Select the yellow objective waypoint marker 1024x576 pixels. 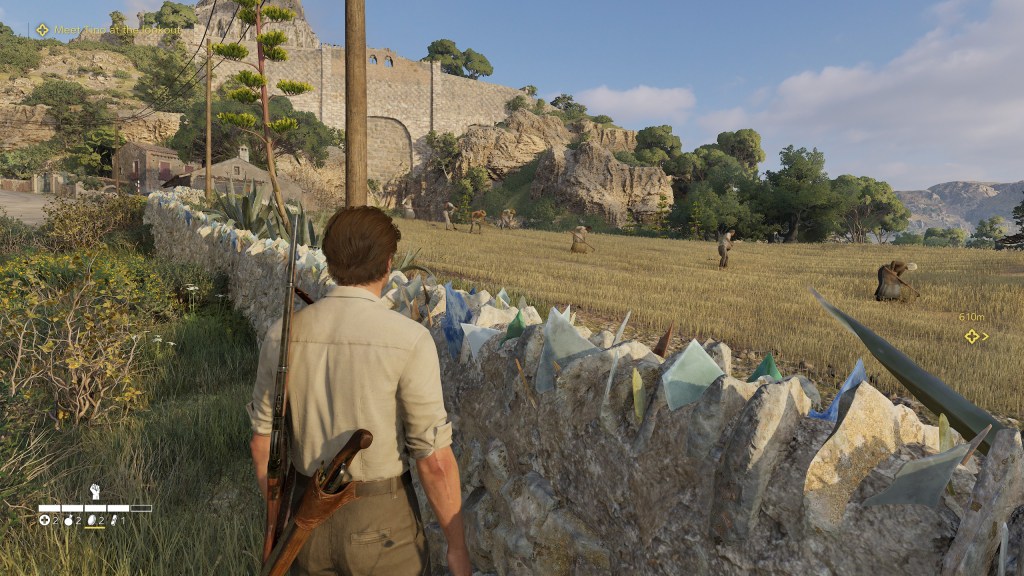coord(971,336)
